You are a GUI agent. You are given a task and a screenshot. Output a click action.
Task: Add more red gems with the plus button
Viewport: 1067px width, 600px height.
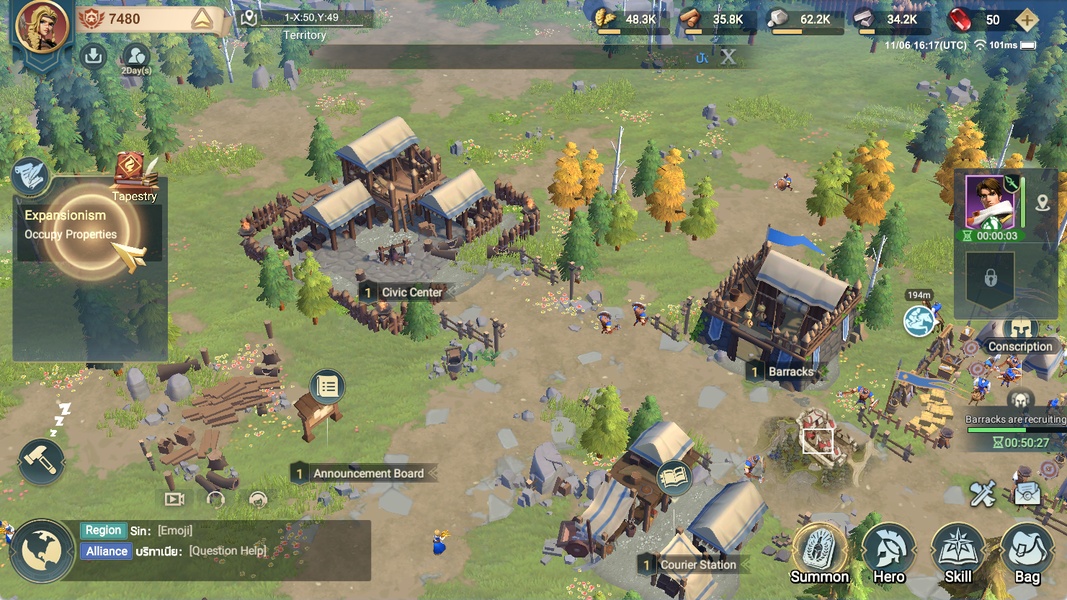click(1025, 20)
